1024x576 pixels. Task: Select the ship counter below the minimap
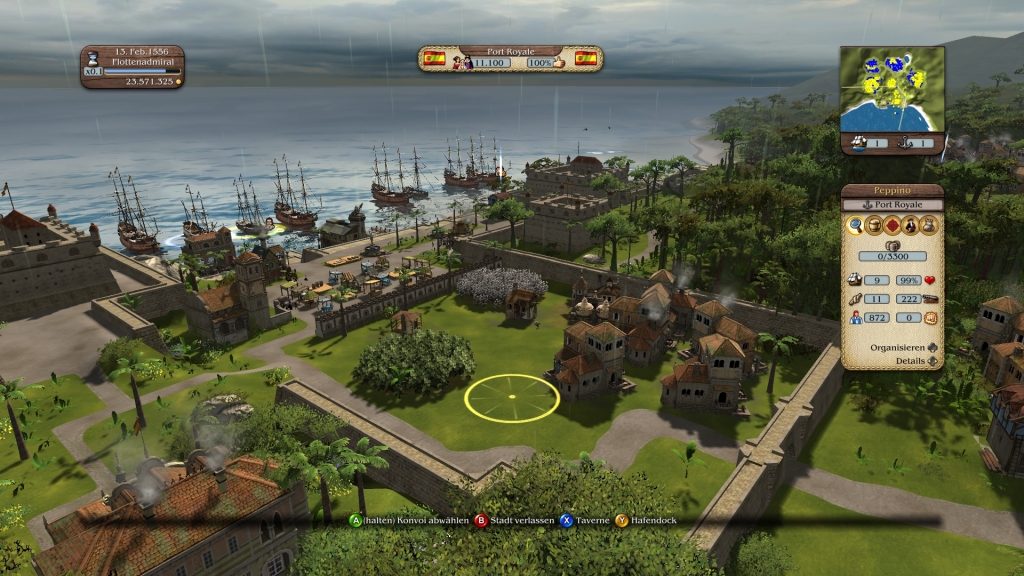coord(866,144)
